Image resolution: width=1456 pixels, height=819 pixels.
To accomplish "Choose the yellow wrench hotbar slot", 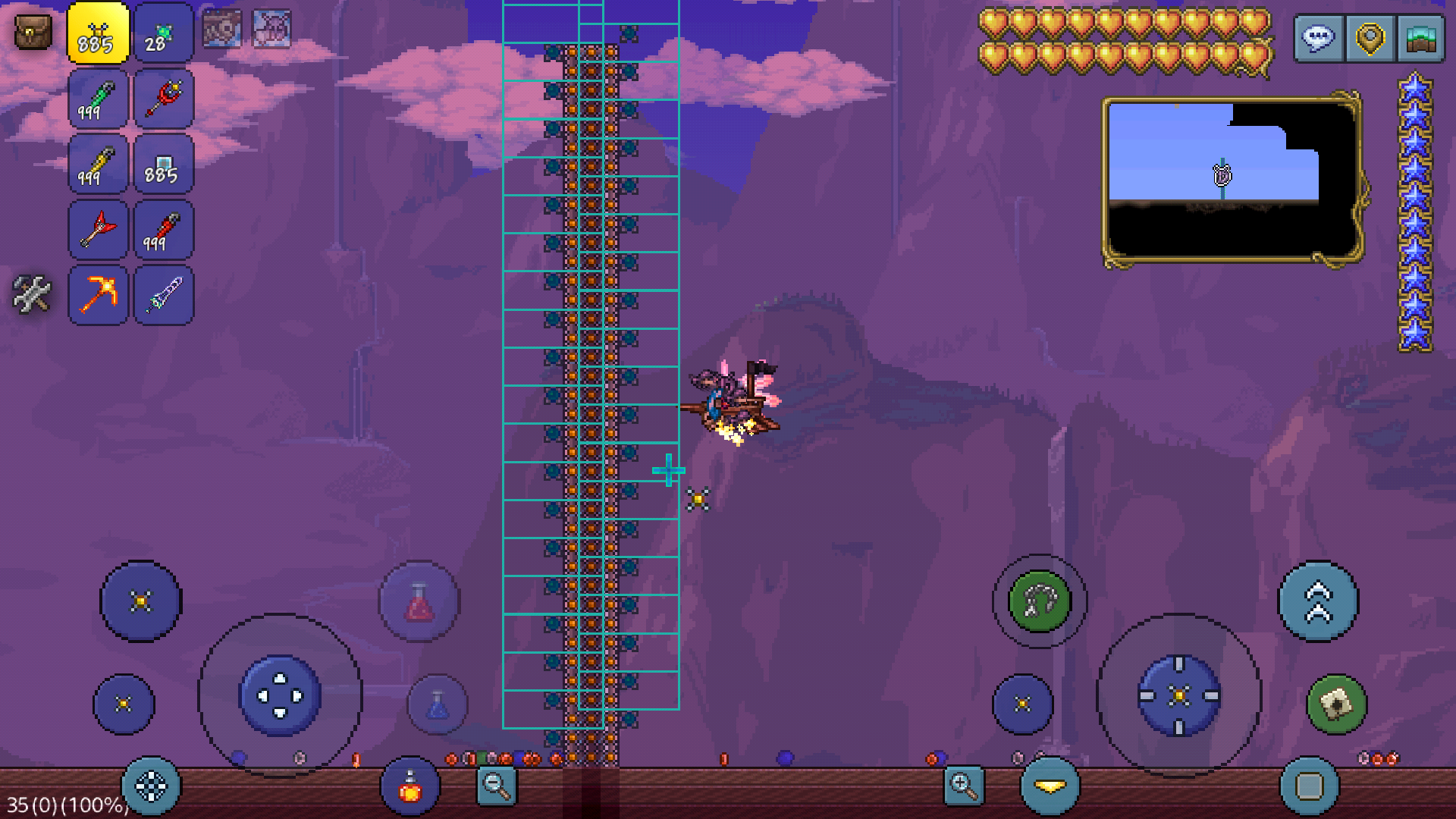I will pyautogui.click(x=98, y=164).
